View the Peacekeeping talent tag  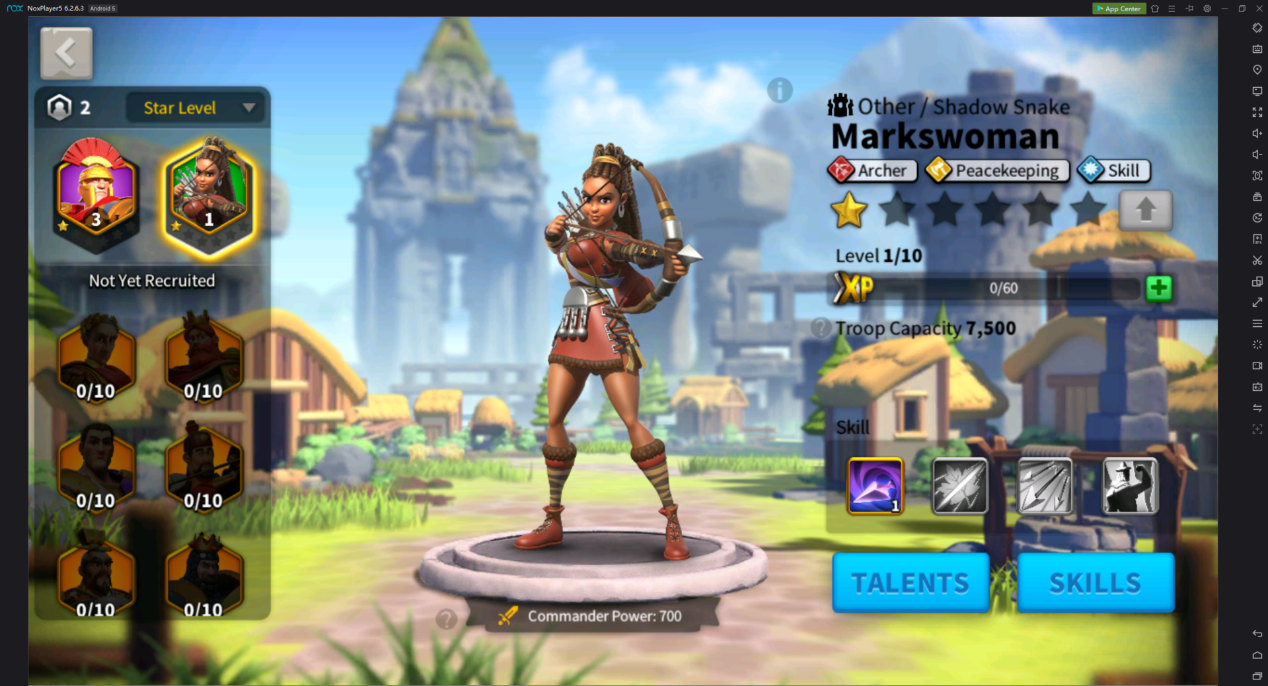[x=996, y=171]
